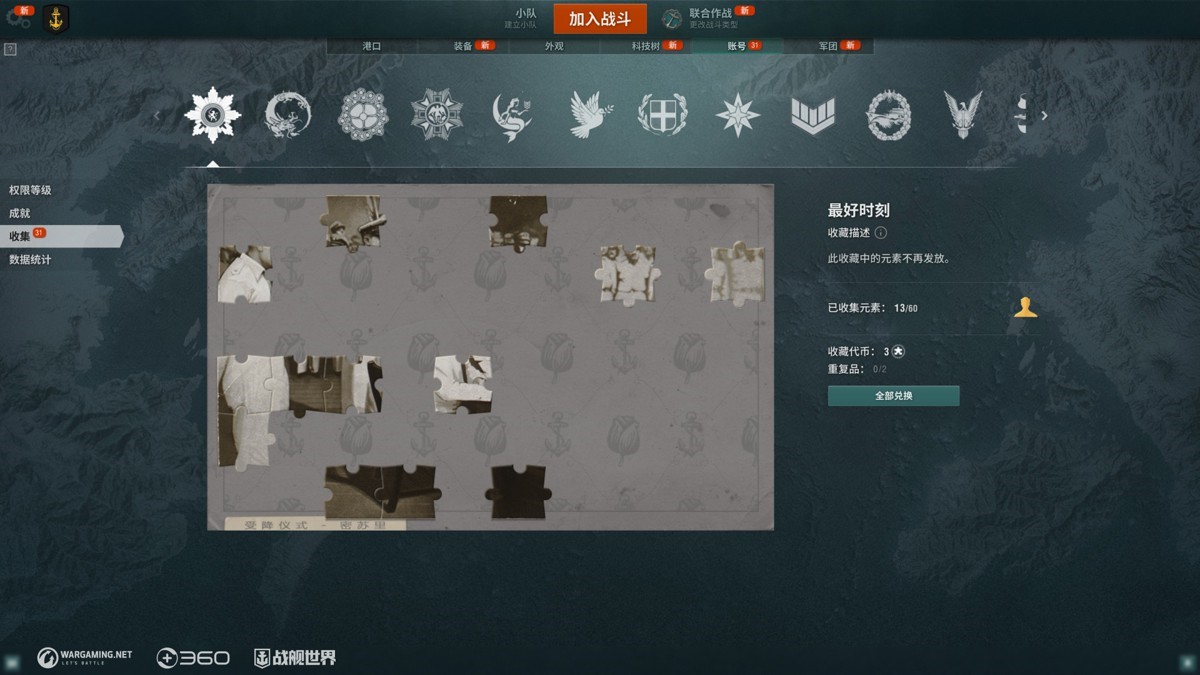
Task: Switch to the 装备 tab
Action: click(x=463, y=46)
